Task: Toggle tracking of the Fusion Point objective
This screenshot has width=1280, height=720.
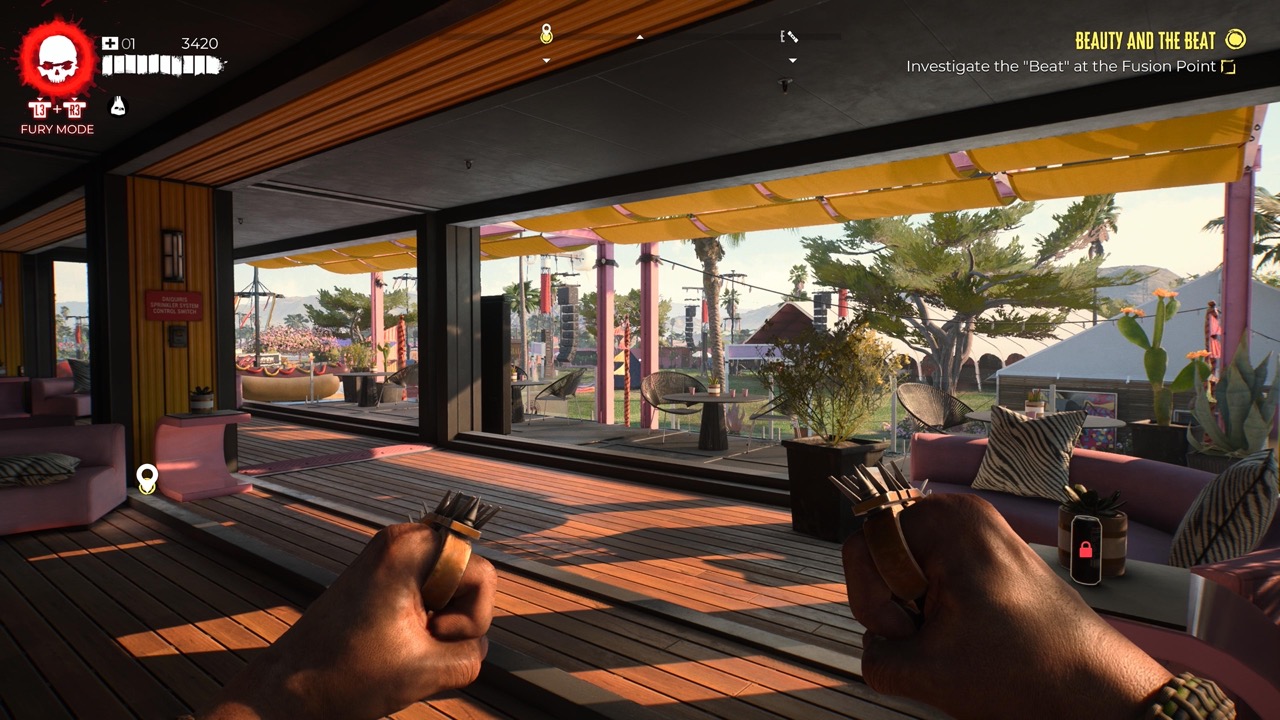Action: [x=1228, y=66]
